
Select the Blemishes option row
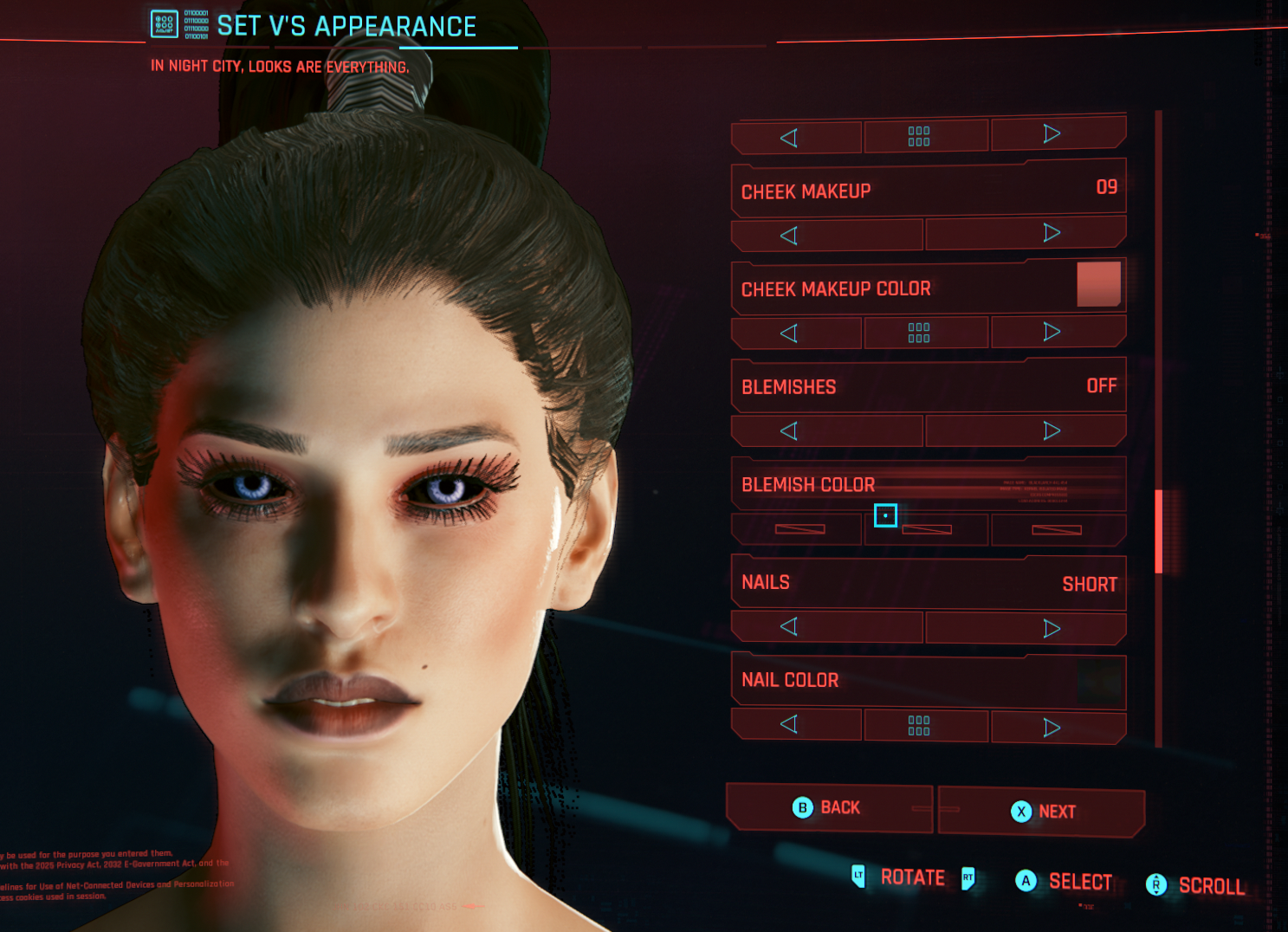point(928,386)
